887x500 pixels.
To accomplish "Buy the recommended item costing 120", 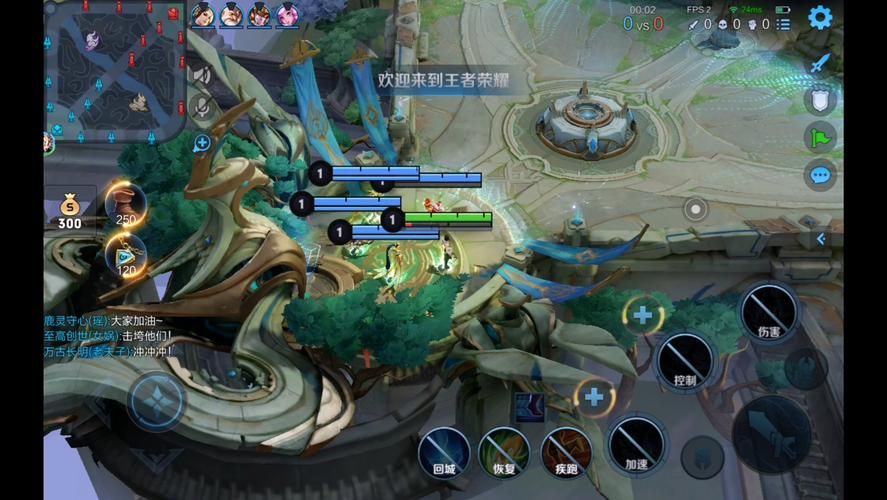I will [126, 255].
